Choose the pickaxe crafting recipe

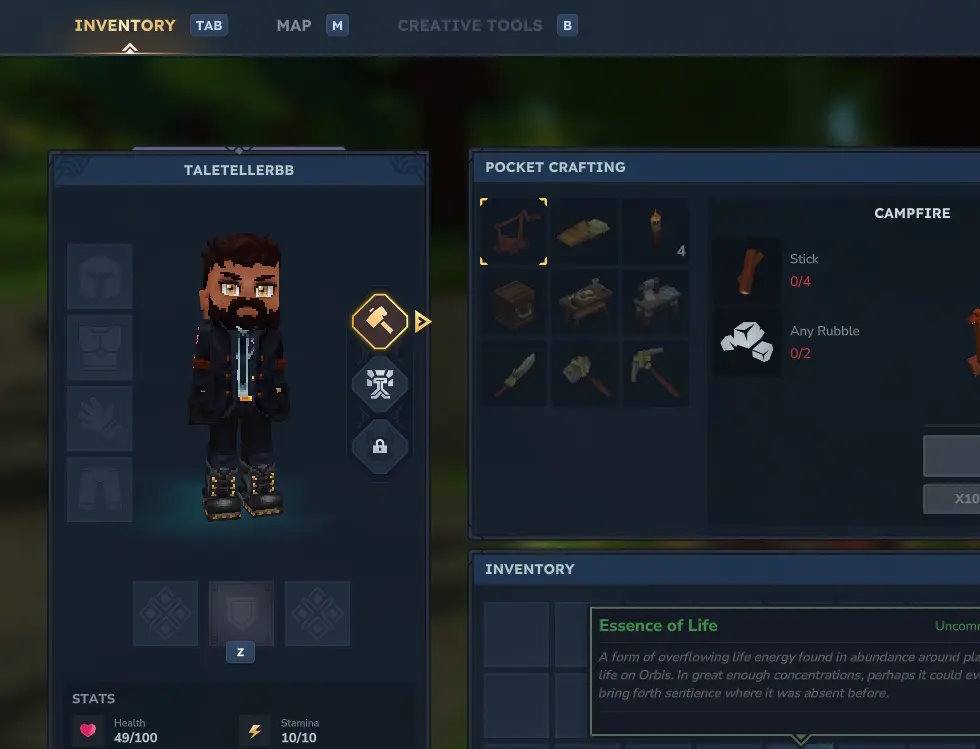click(656, 373)
